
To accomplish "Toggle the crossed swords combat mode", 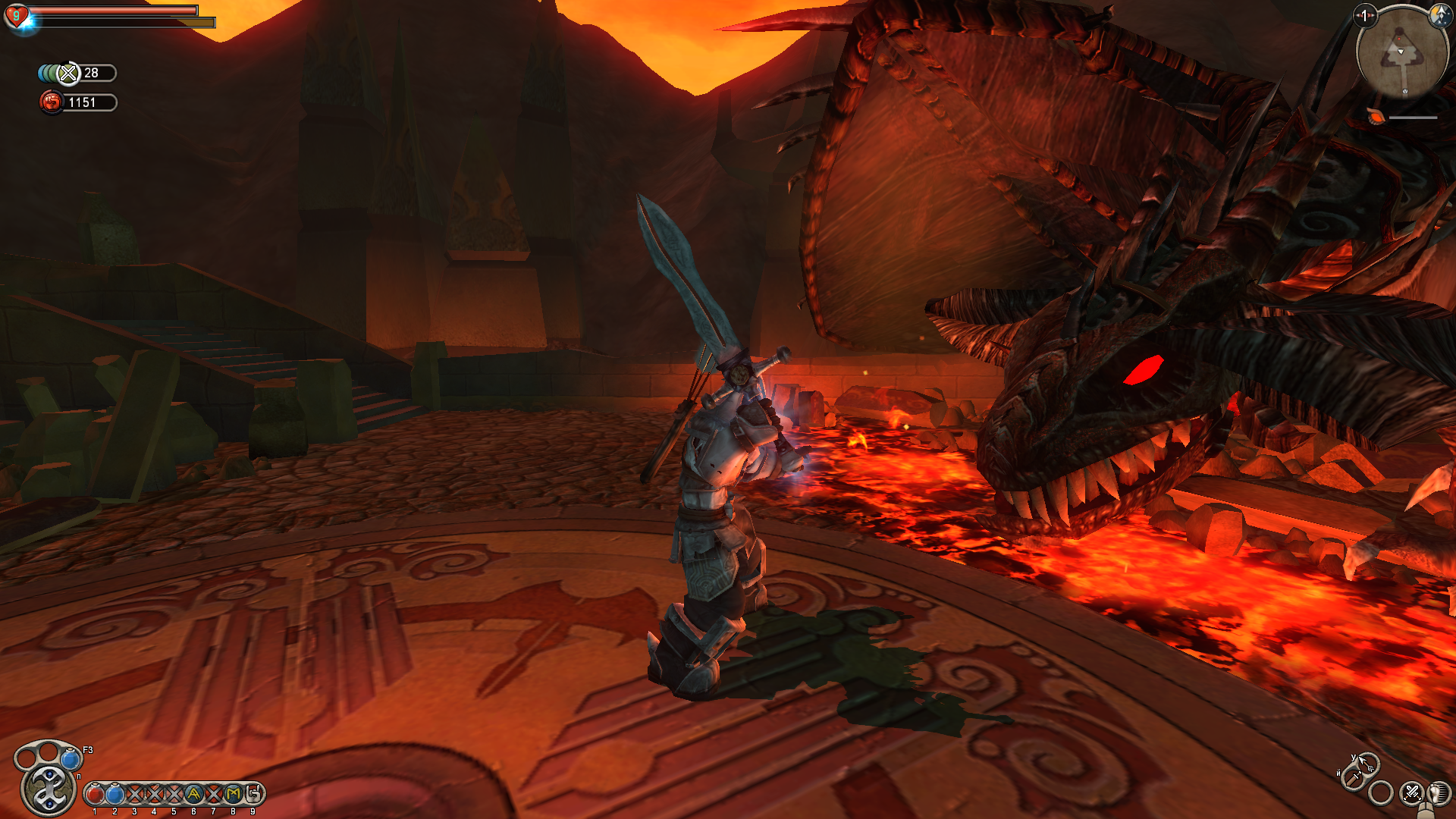I will point(1411,792).
